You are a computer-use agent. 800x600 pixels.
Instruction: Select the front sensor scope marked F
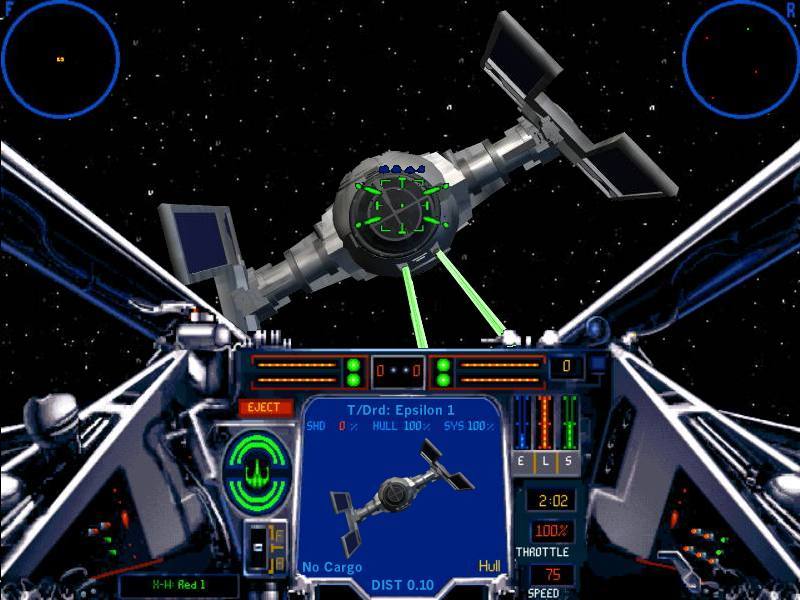pyautogui.click(x=60, y=59)
